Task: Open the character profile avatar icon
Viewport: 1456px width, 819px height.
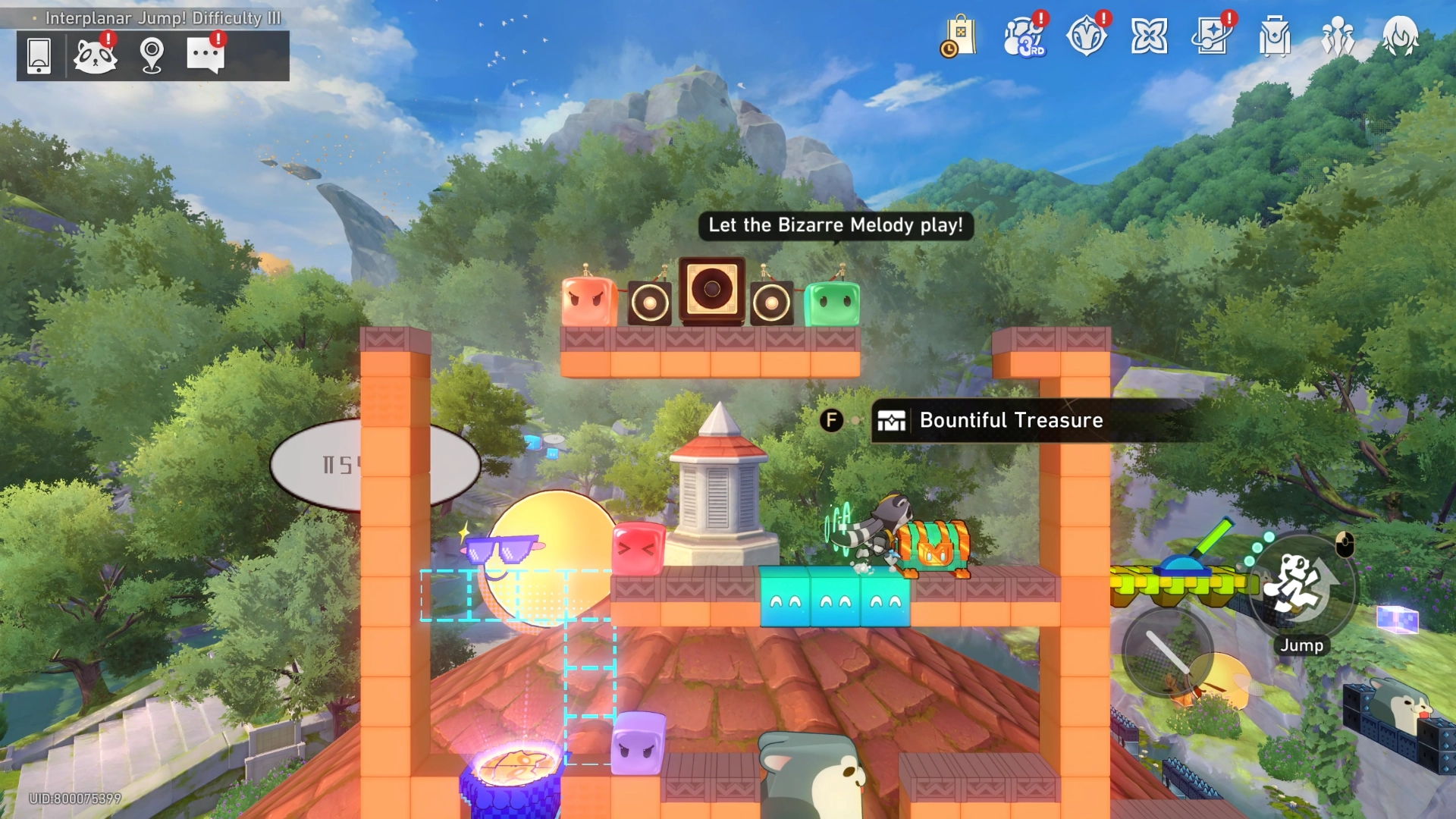Action: click(1402, 36)
